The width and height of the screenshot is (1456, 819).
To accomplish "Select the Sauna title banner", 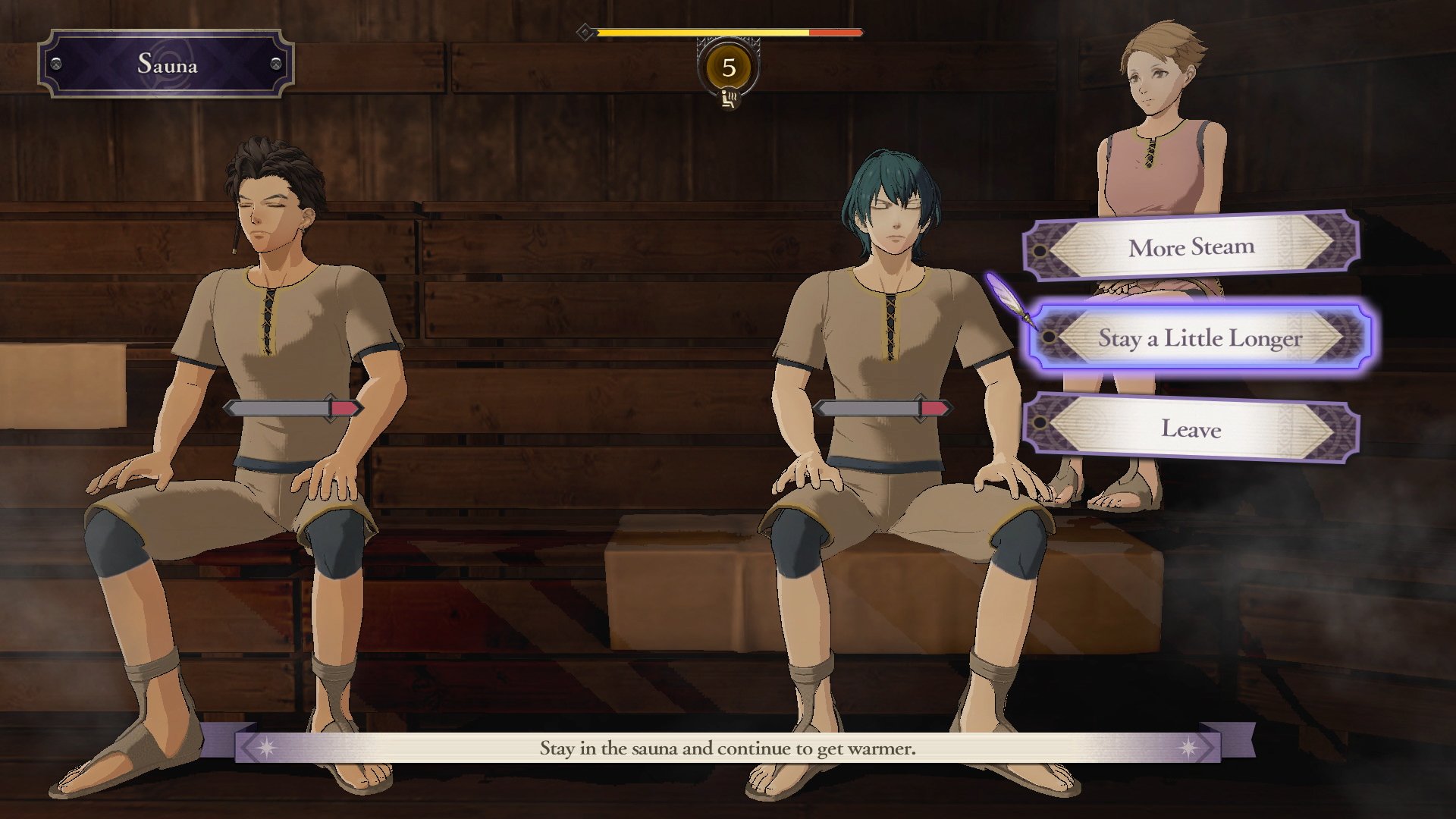I will [x=167, y=64].
